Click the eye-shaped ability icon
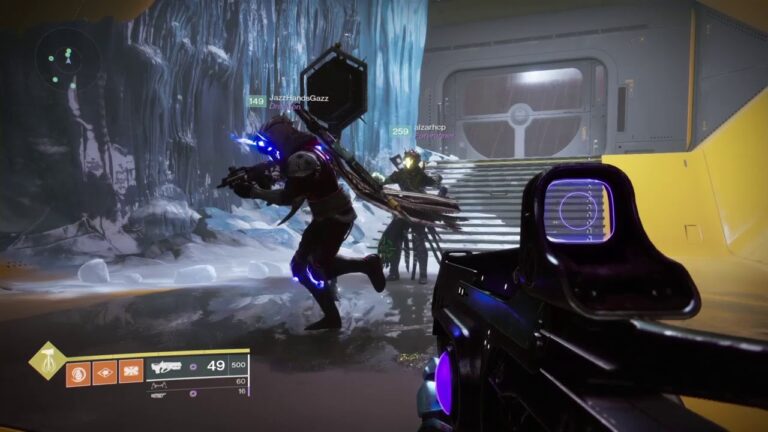768x432 pixels. coord(105,372)
